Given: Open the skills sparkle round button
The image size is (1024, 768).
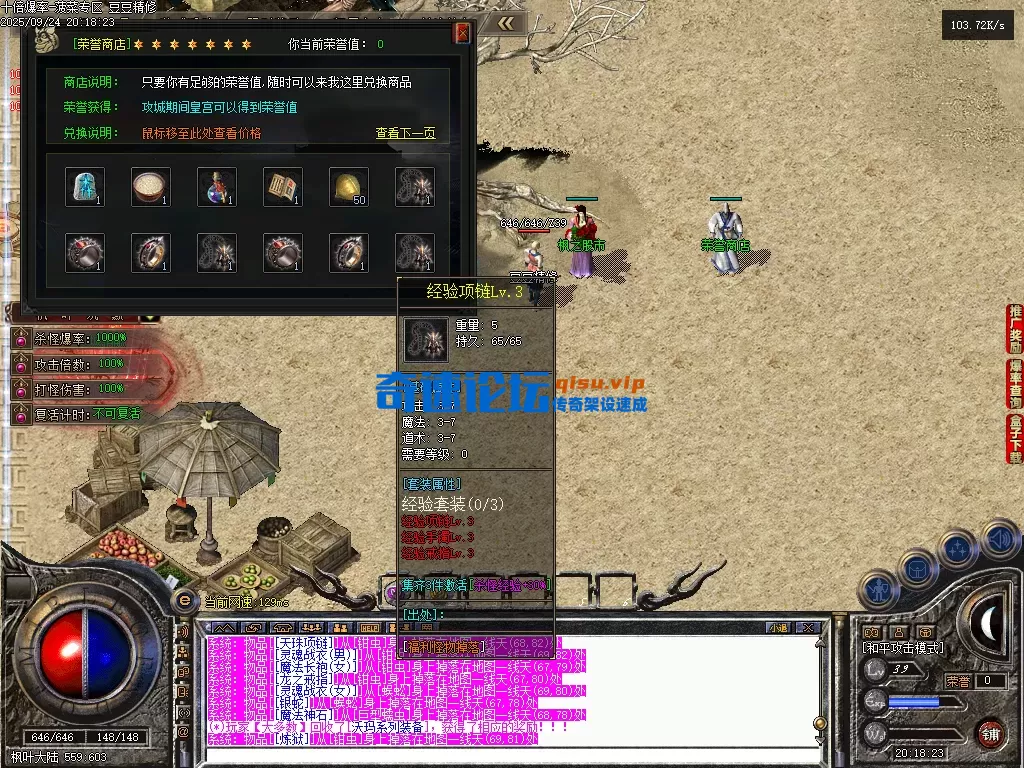Looking at the screenshot, I should tap(957, 549).
